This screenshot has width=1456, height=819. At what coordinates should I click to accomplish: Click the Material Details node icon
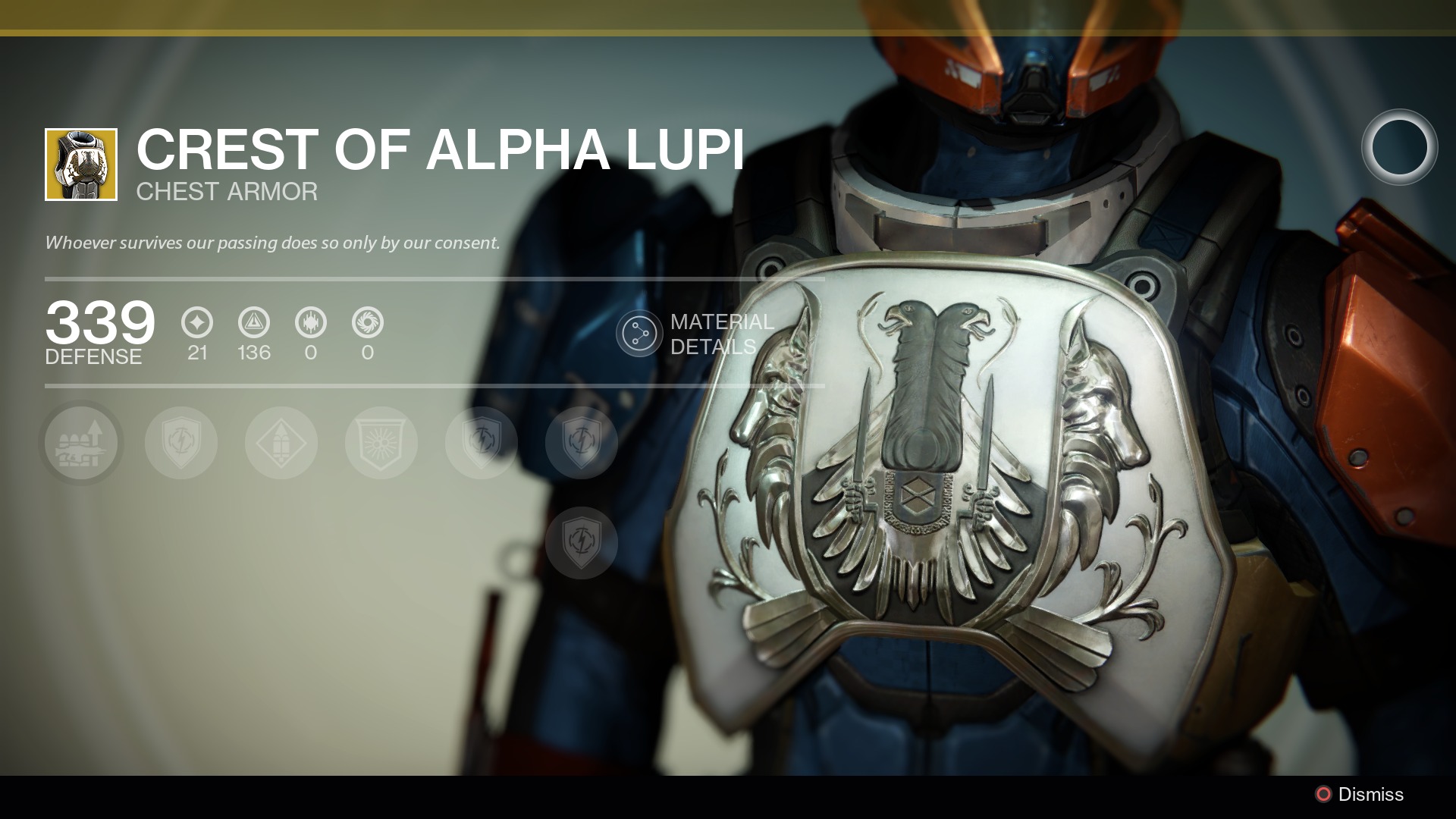(639, 331)
